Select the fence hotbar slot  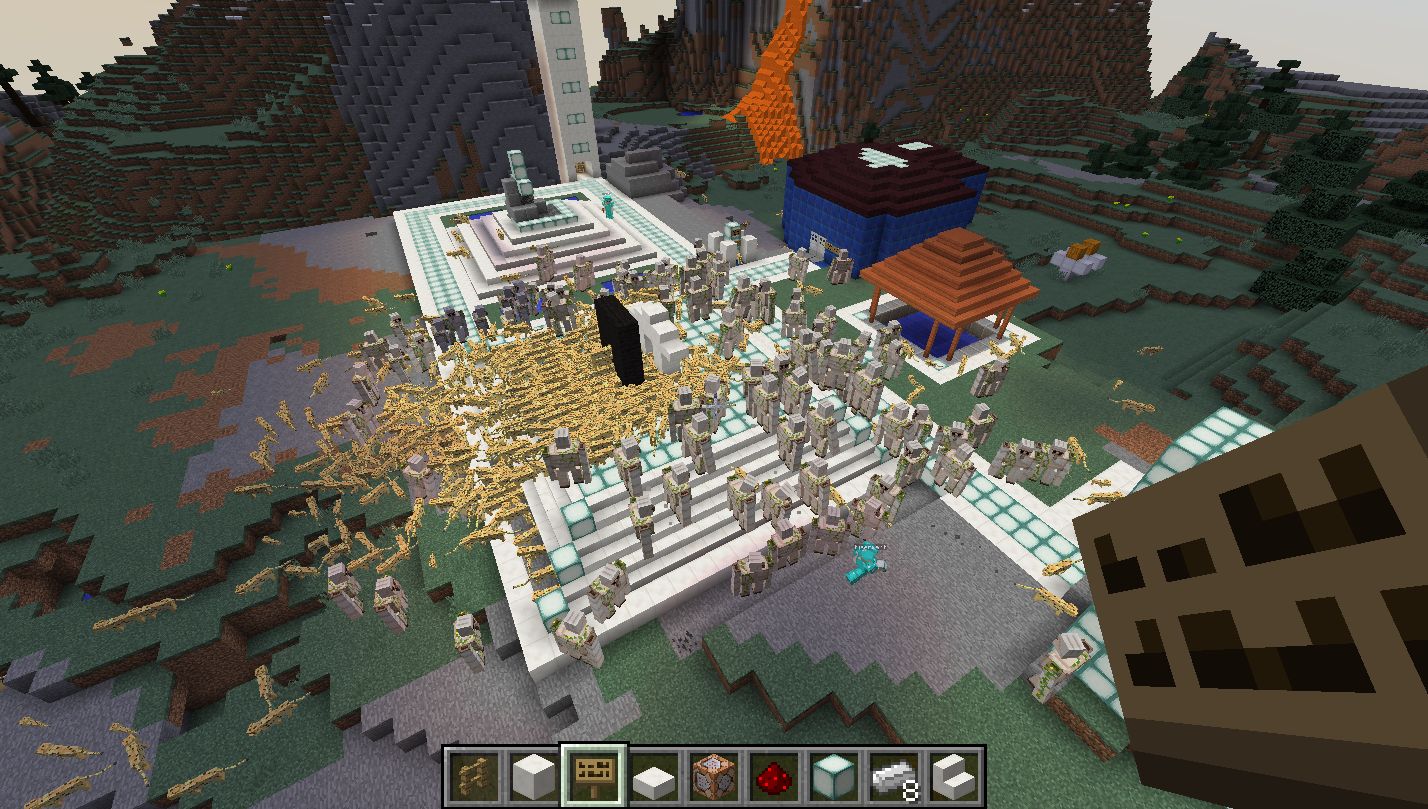(474, 776)
